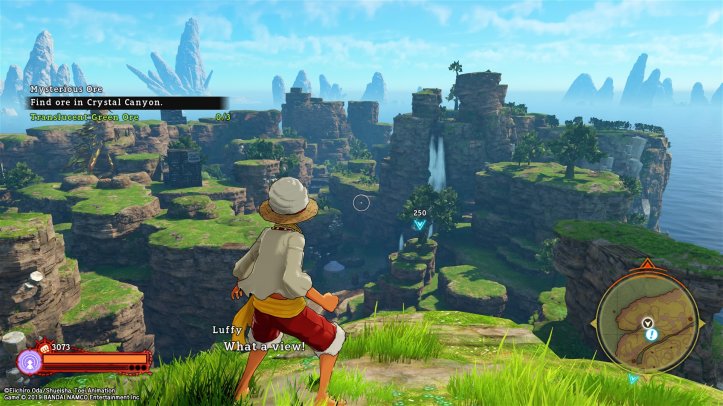Select the purple Observation Haki icon
The image size is (723, 406).
[28, 360]
